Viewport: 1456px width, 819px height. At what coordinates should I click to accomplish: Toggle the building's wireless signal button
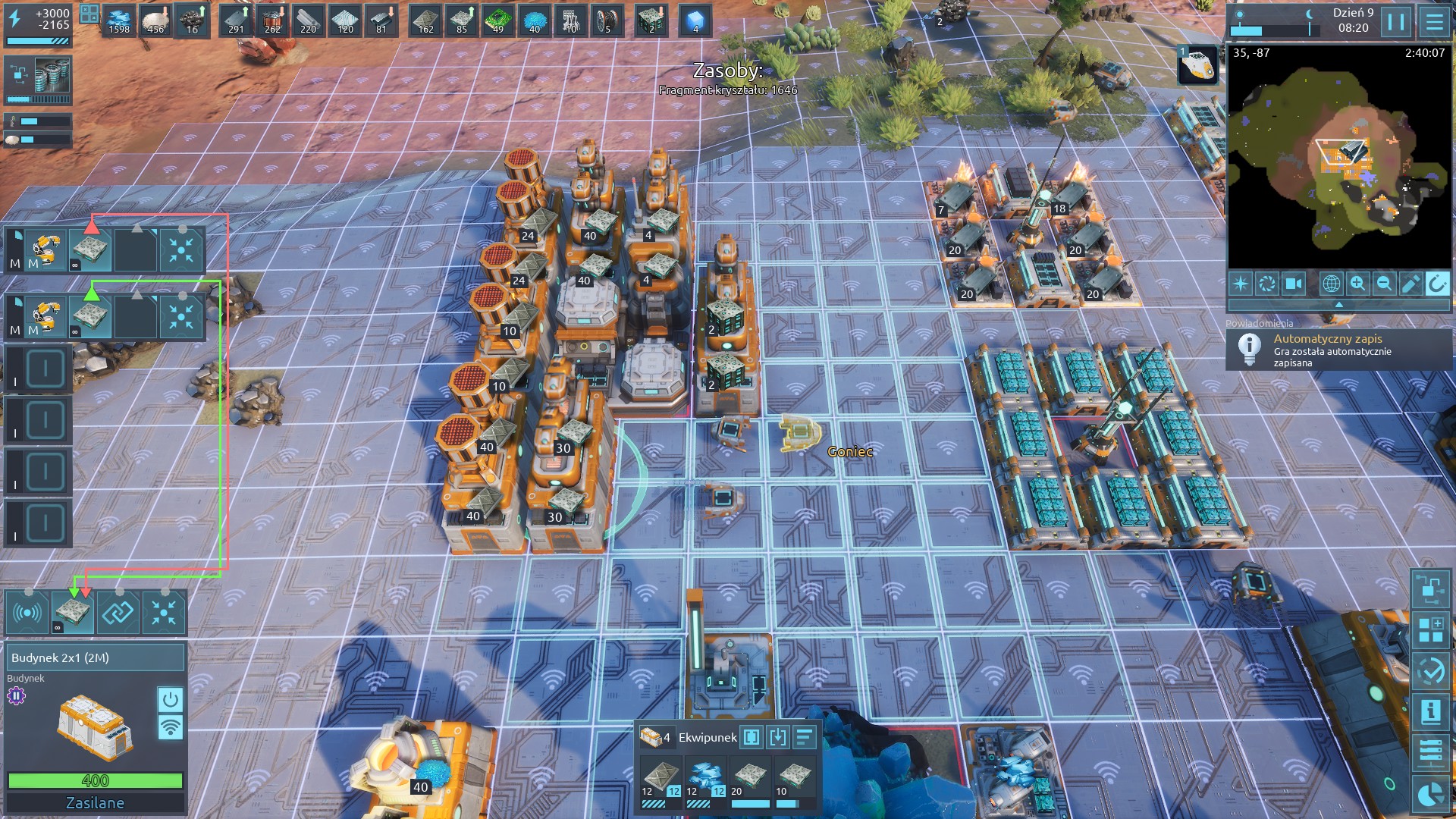(x=170, y=726)
